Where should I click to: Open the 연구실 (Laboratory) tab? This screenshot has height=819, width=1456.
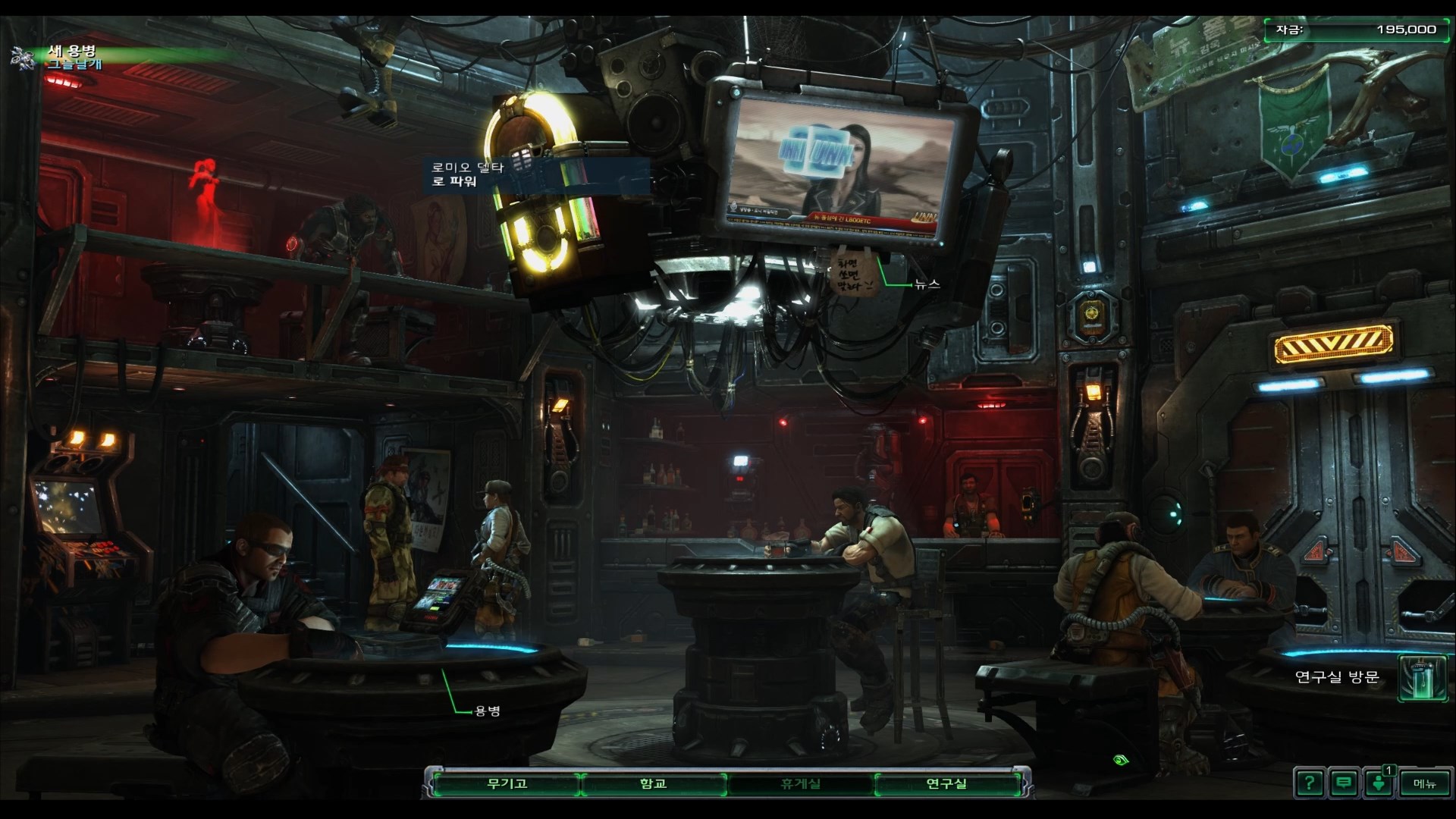[946, 783]
